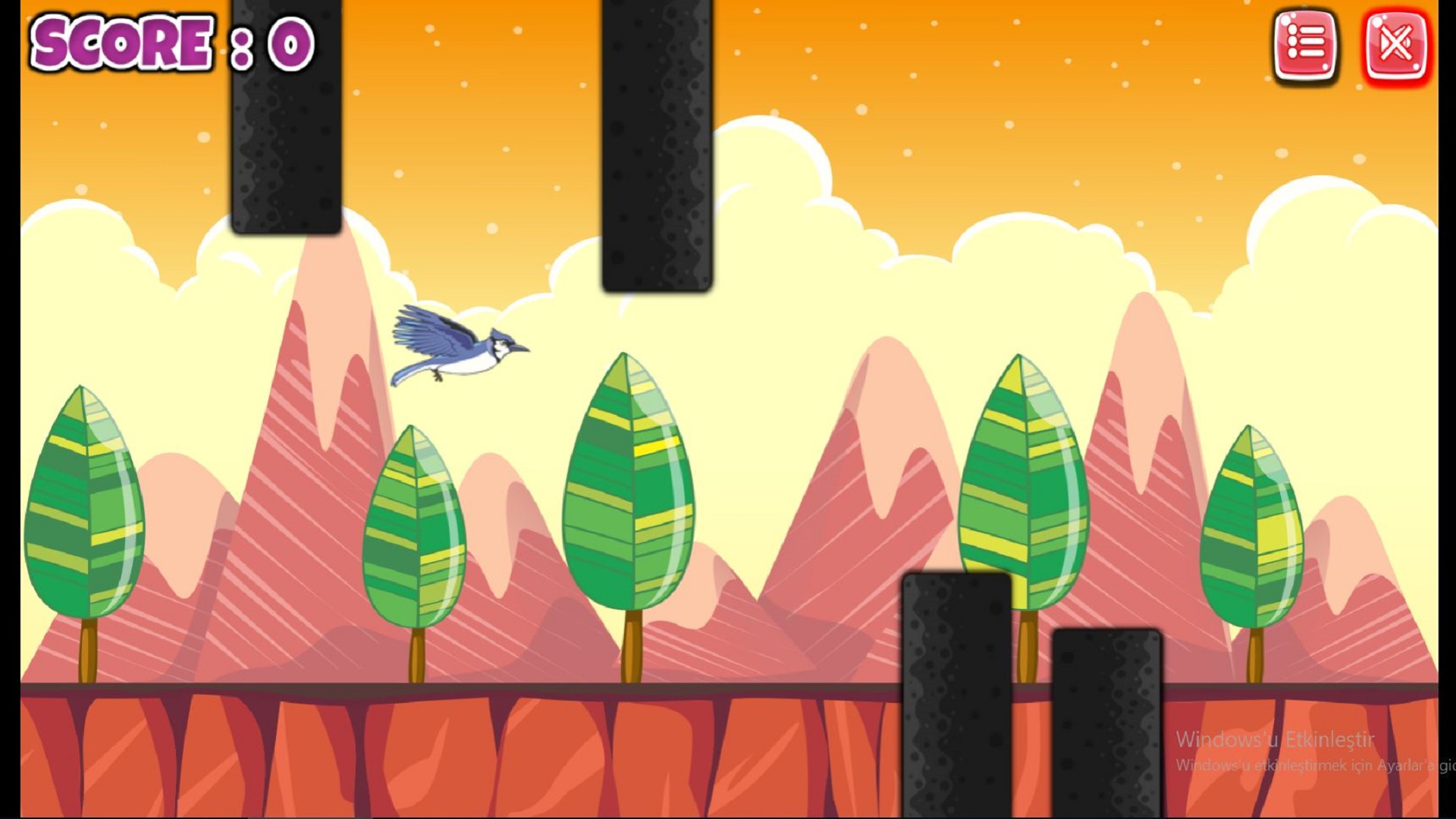Viewport: 1456px width, 819px height.
Task: Click the leftmost green tree
Action: pyautogui.click(x=83, y=500)
